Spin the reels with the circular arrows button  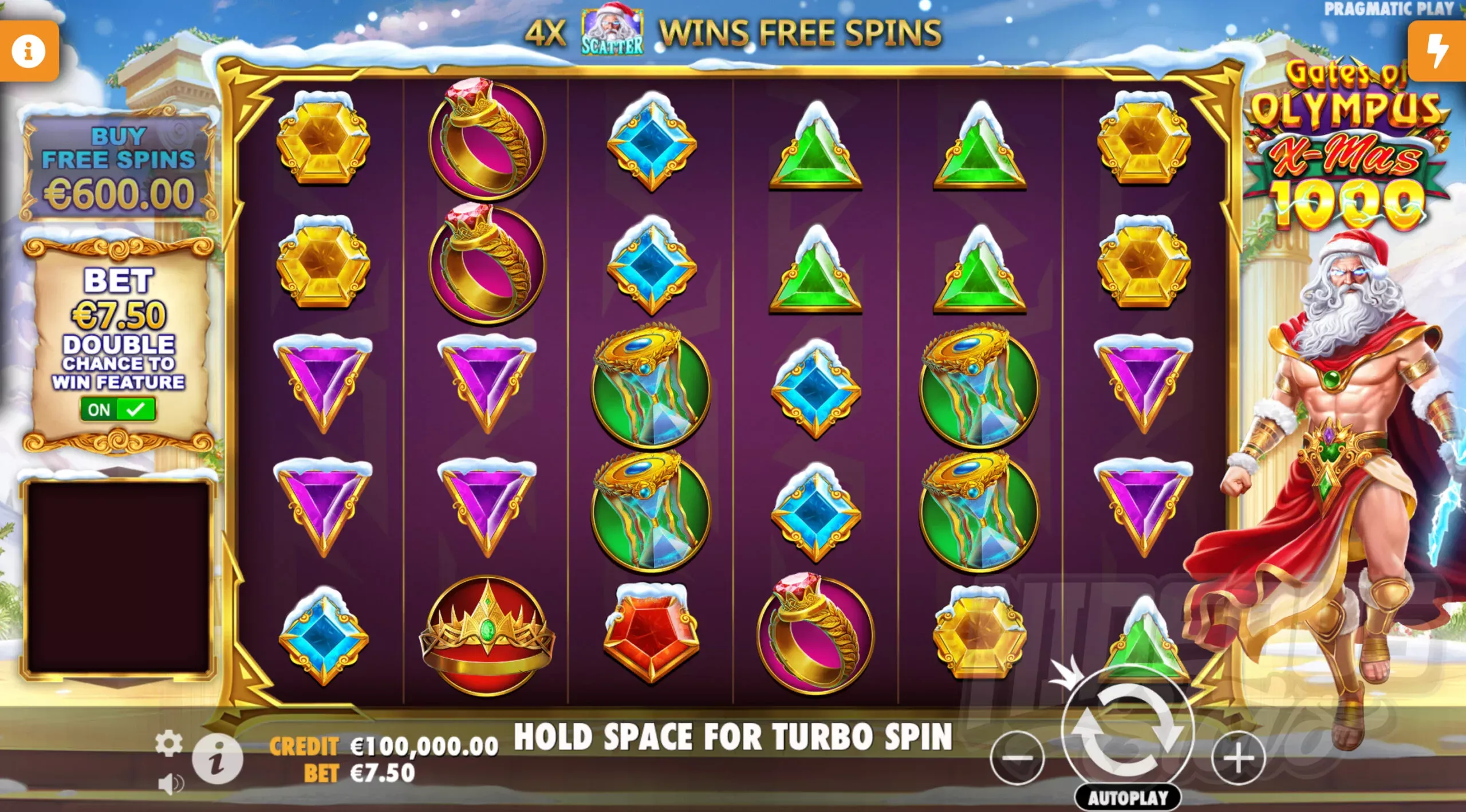click(1128, 731)
